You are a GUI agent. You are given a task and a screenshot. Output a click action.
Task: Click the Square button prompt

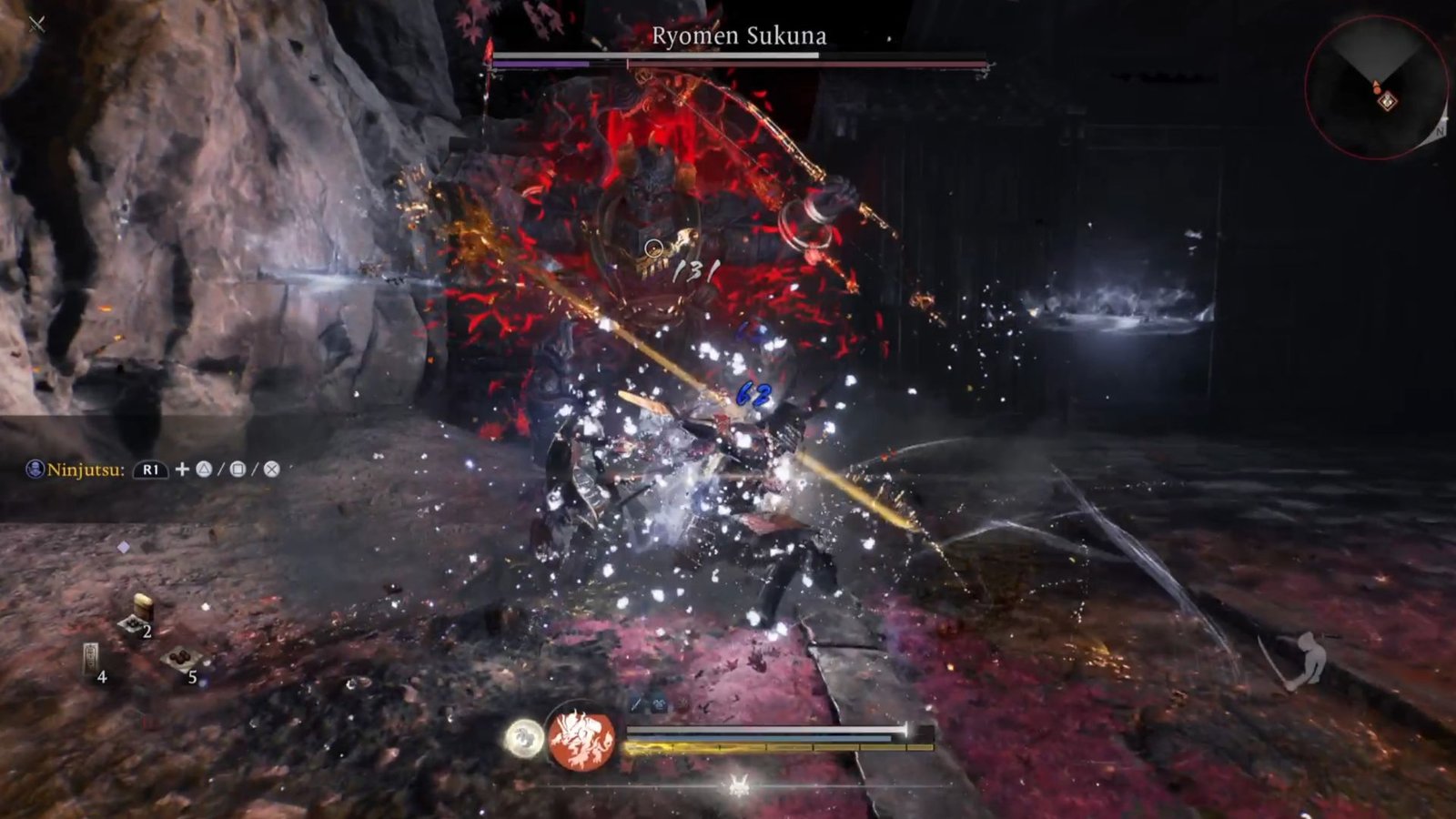pos(238,470)
